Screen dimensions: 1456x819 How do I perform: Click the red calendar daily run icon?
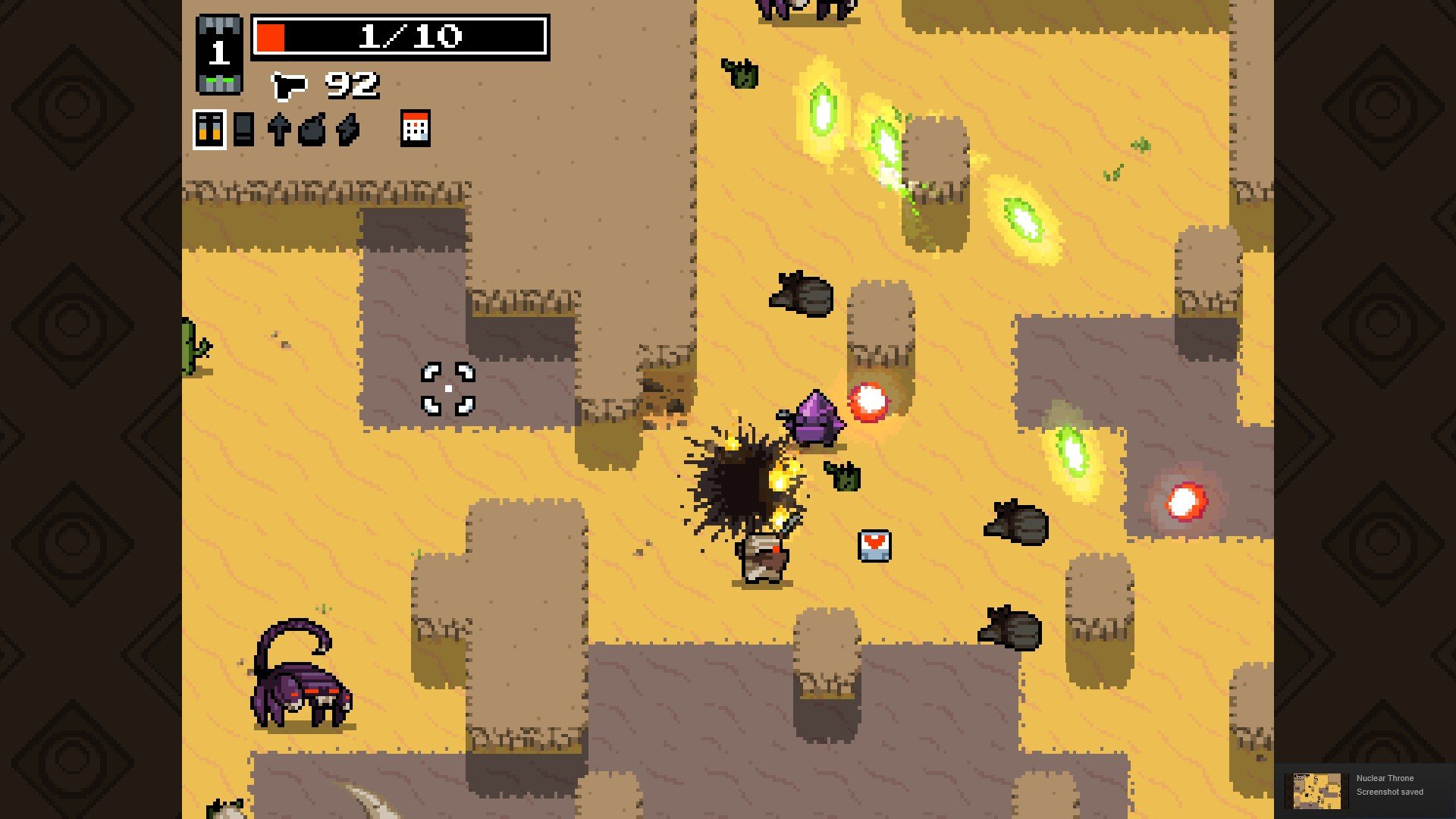(415, 128)
